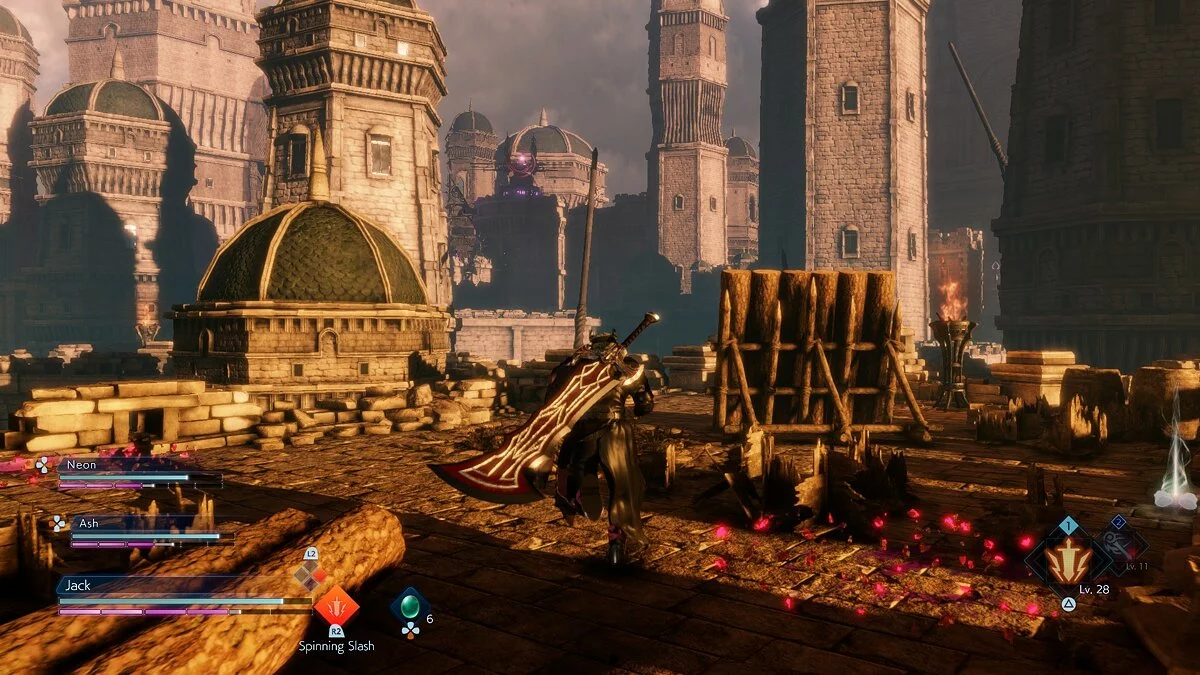Click the four-diamond ability selector above Spinning Slash
This screenshot has width=1200, height=675.
[309, 574]
